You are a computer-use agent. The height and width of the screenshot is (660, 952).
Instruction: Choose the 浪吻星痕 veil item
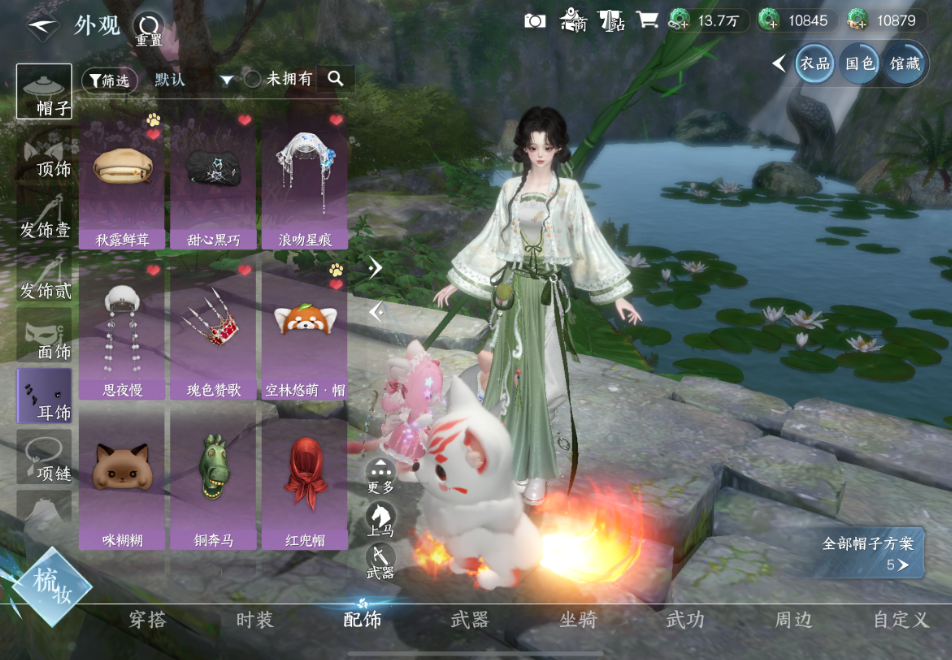click(304, 180)
